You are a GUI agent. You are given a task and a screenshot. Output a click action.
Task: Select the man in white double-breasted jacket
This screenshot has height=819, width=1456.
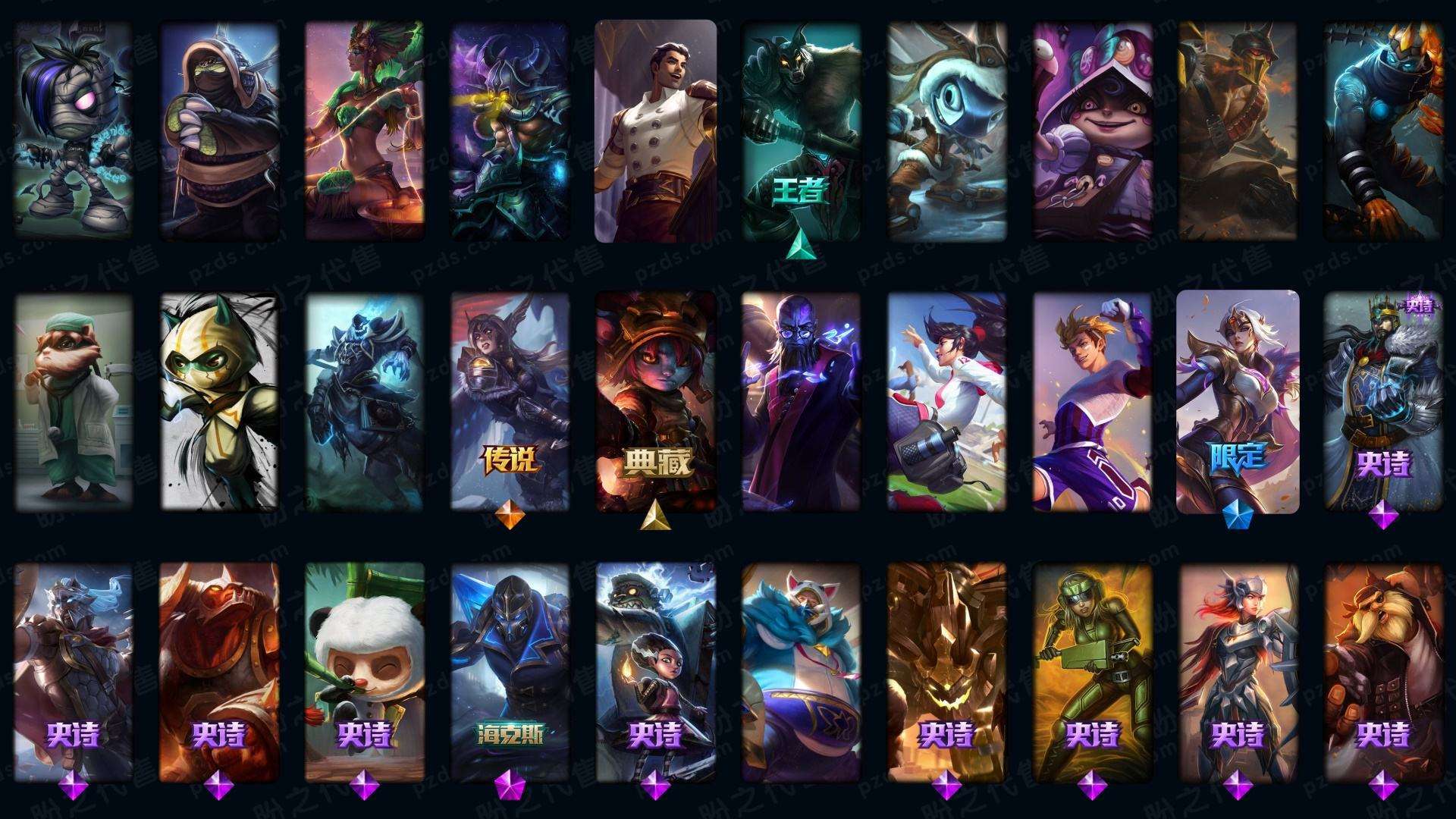[x=655, y=130]
